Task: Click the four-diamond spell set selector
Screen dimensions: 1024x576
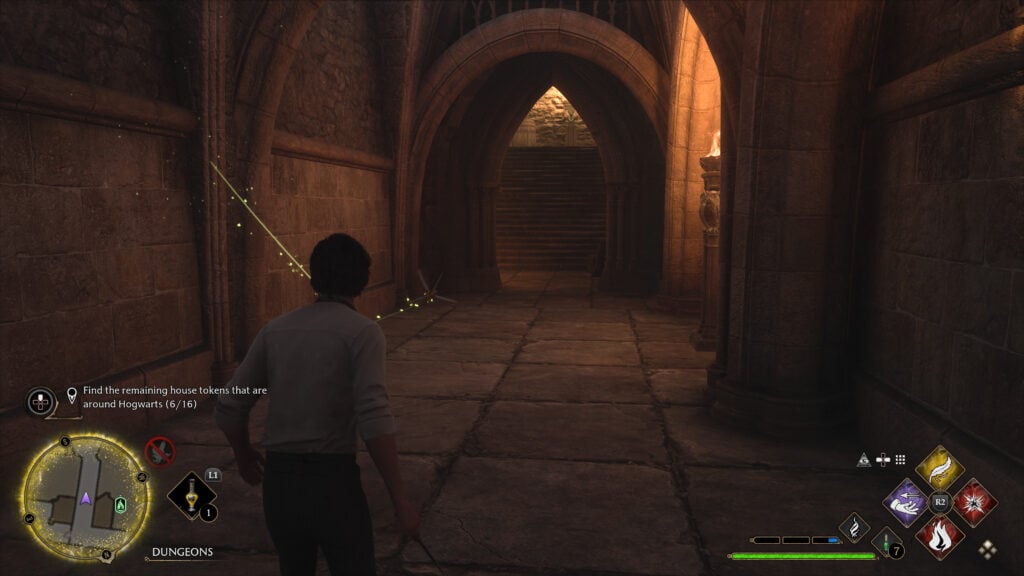Action: point(988,548)
